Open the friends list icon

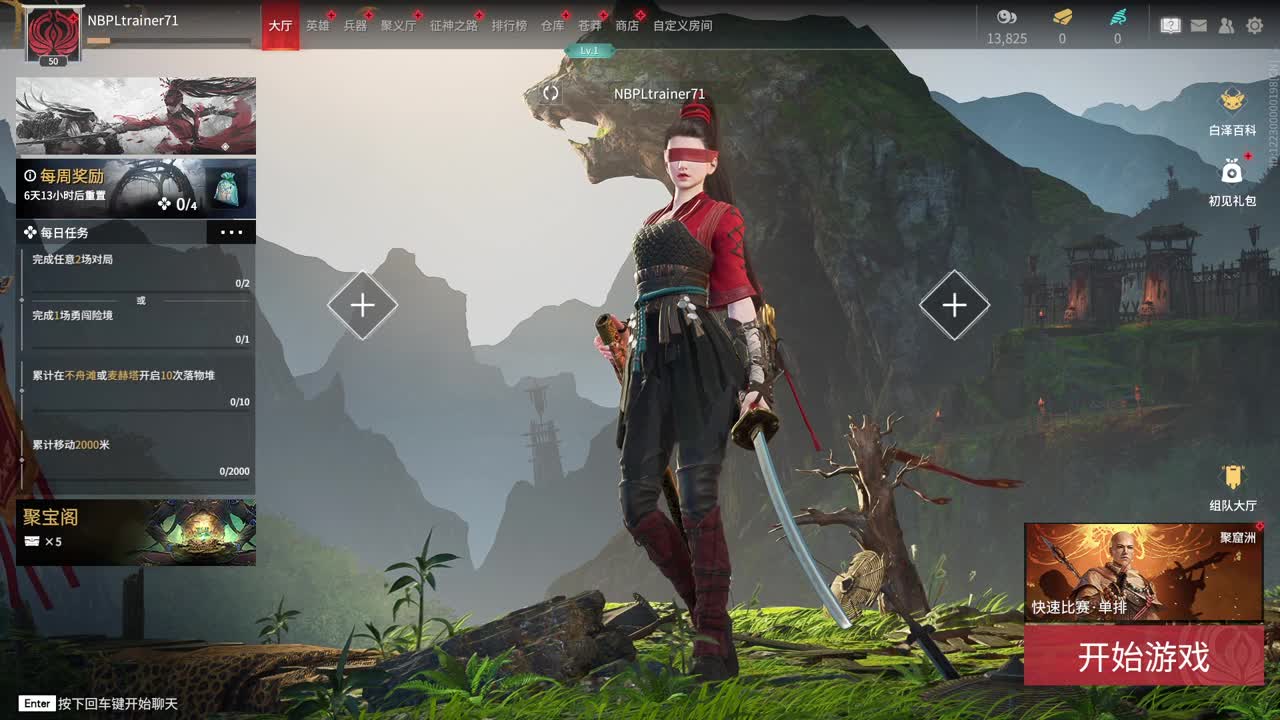[x=1226, y=26]
